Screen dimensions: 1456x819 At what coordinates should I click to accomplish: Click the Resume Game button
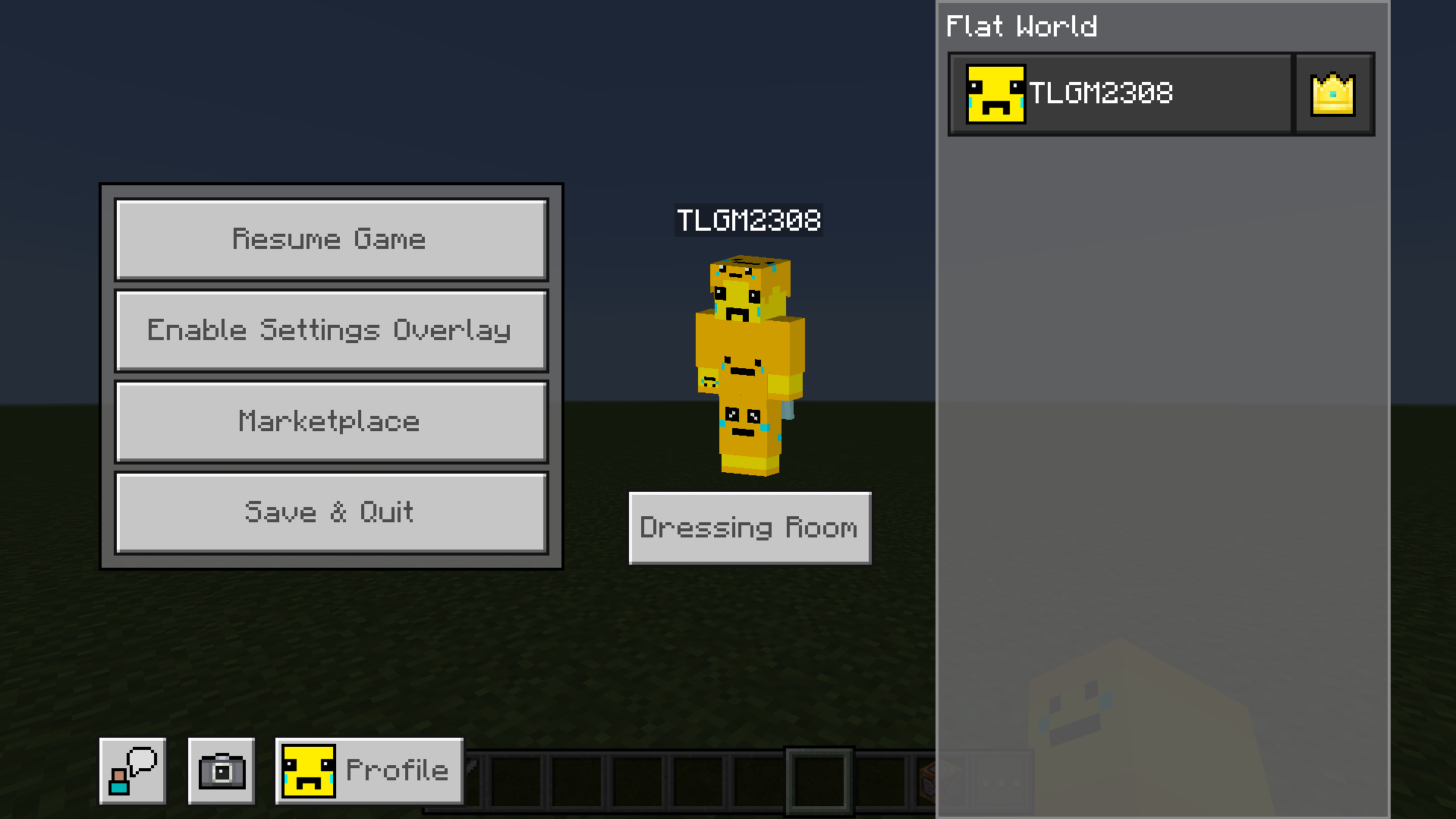(x=331, y=239)
